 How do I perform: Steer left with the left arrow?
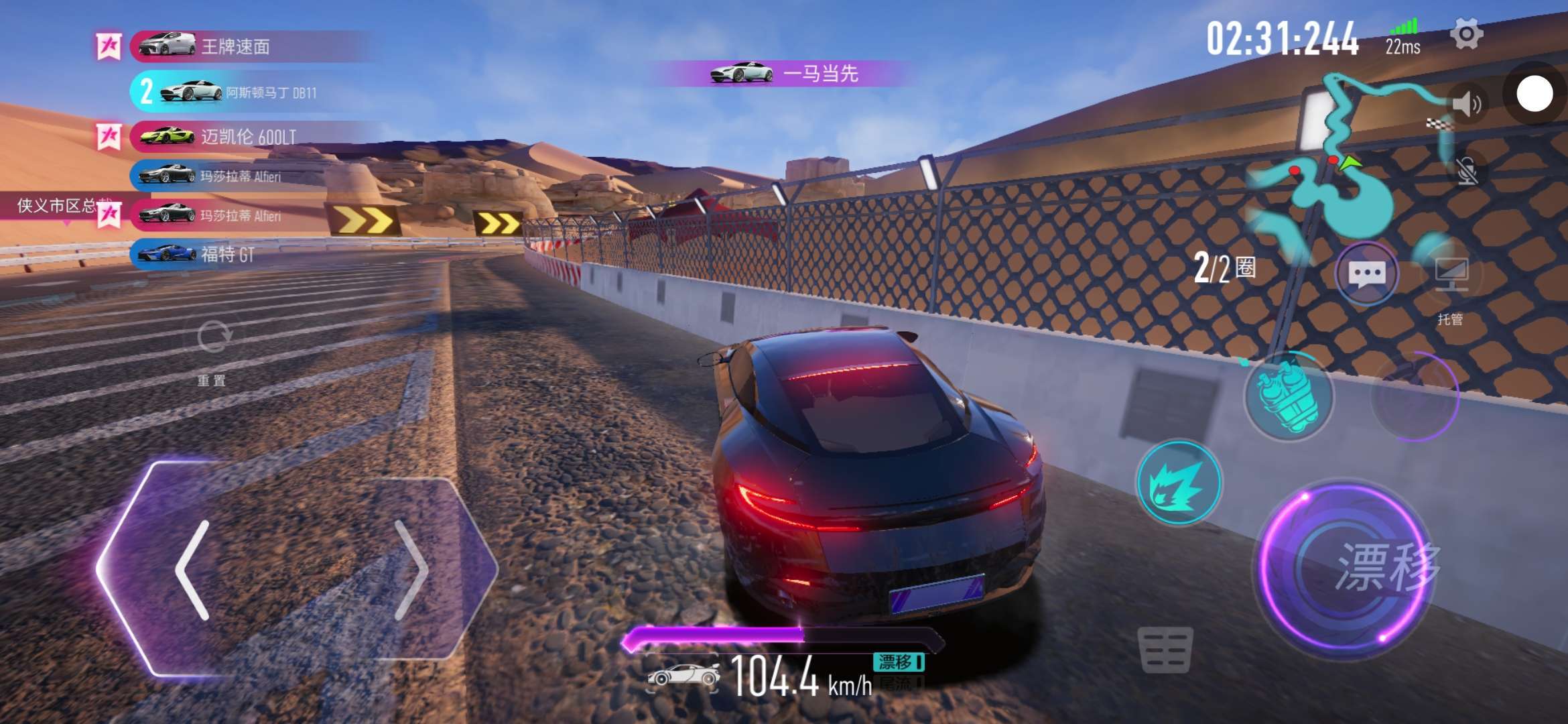point(193,570)
